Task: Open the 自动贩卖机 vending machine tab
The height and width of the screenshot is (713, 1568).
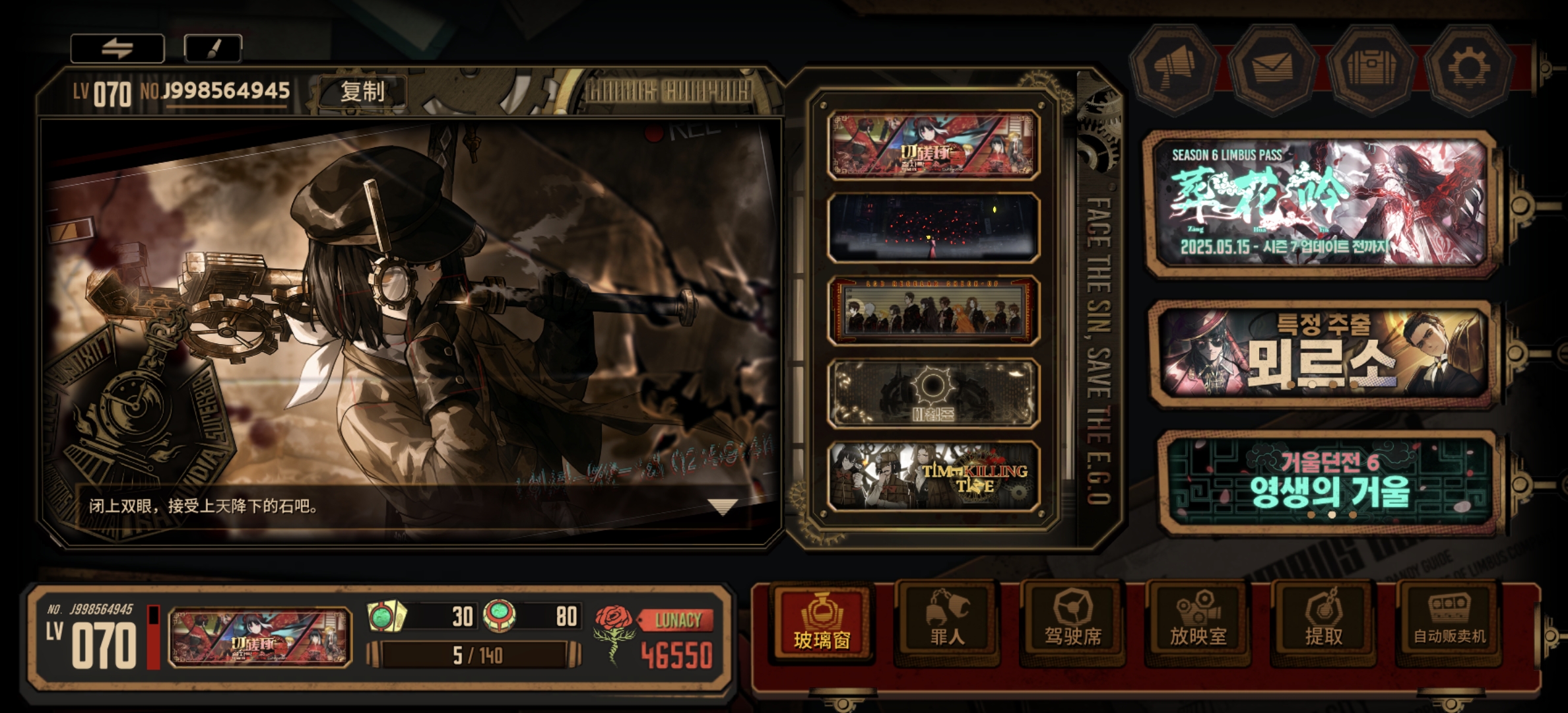Action: [x=1449, y=624]
